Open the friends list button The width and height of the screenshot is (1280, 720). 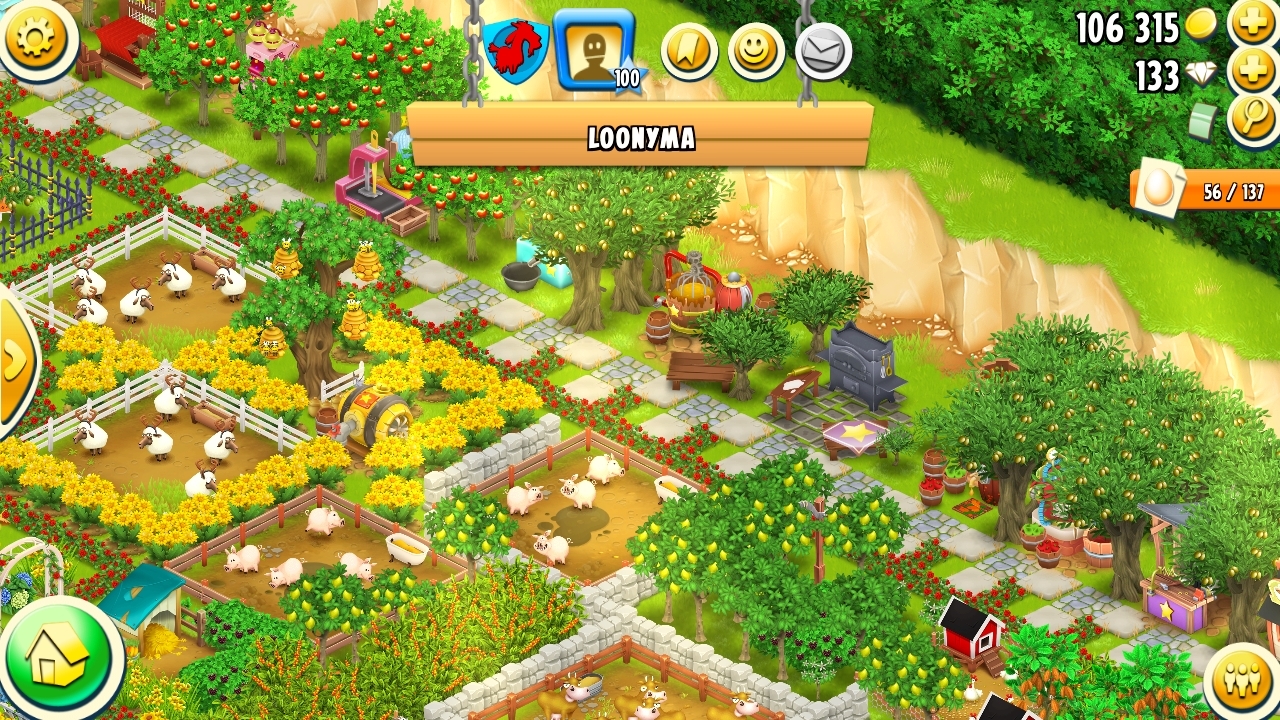(x=1243, y=681)
